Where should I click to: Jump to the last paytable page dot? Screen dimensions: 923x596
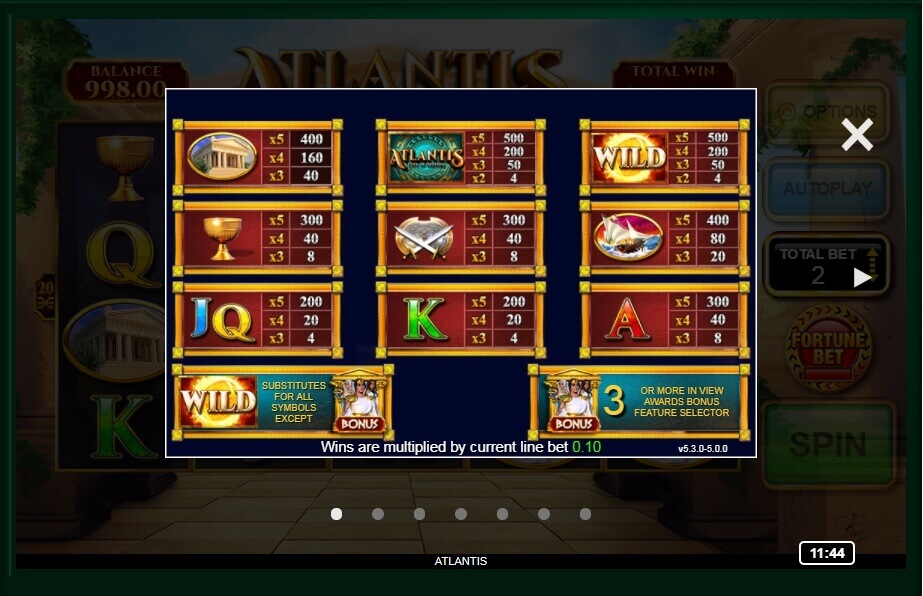point(585,514)
